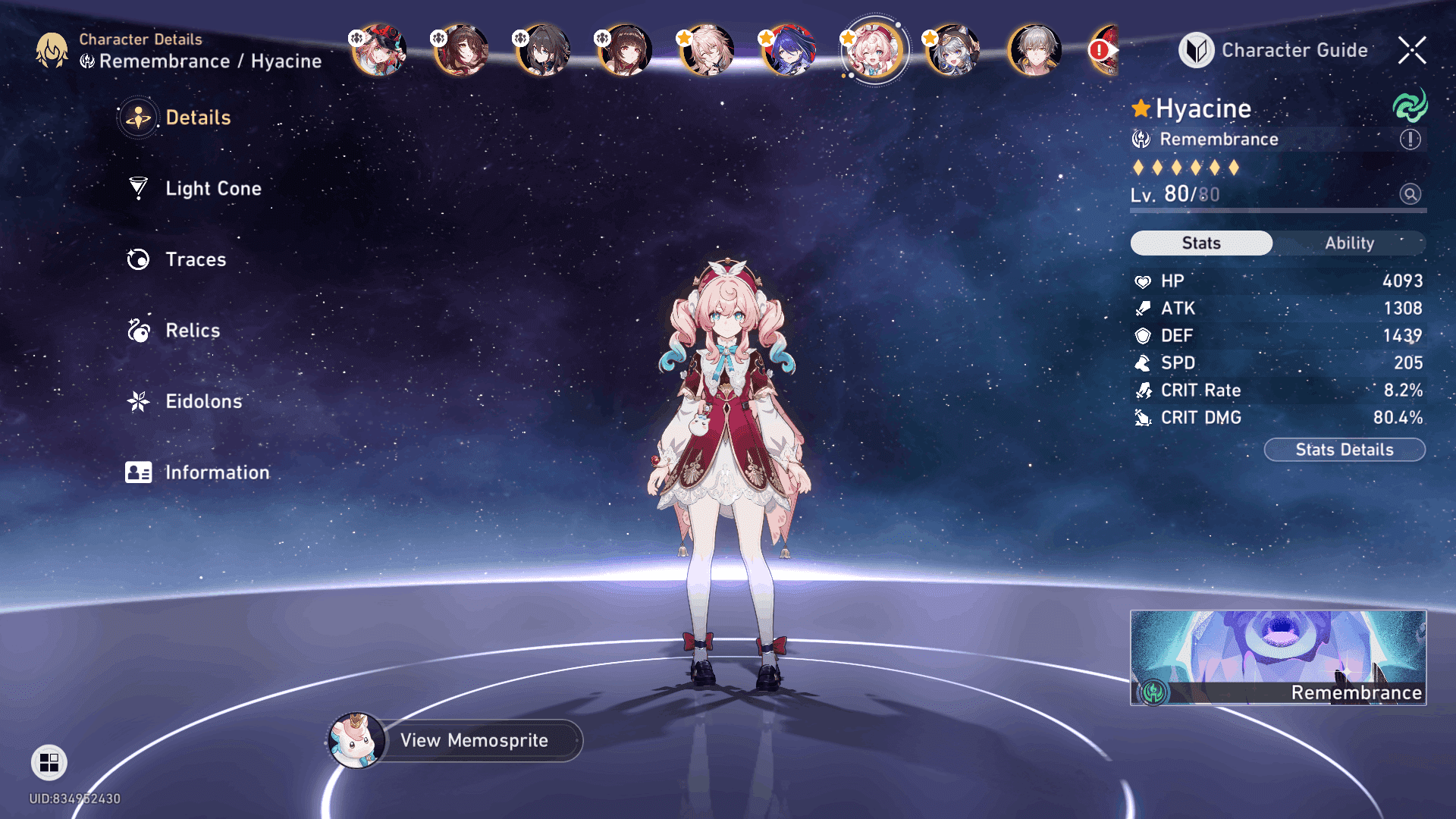Click the green Wind element icon
Viewport: 1456px width, 819px height.
tap(1410, 106)
